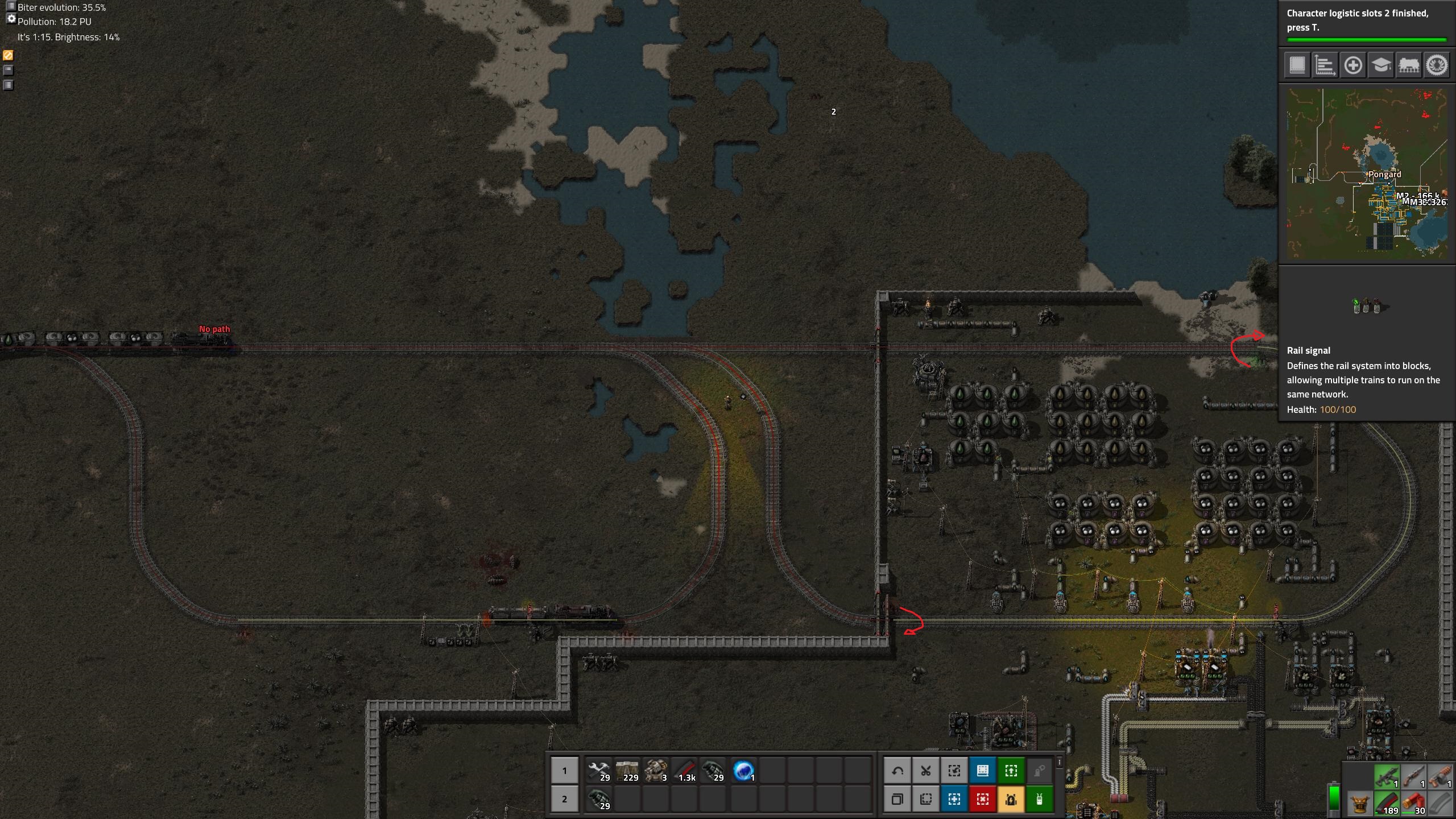
Task: Select the submachine gun weapon slot
Action: (x=1387, y=777)
